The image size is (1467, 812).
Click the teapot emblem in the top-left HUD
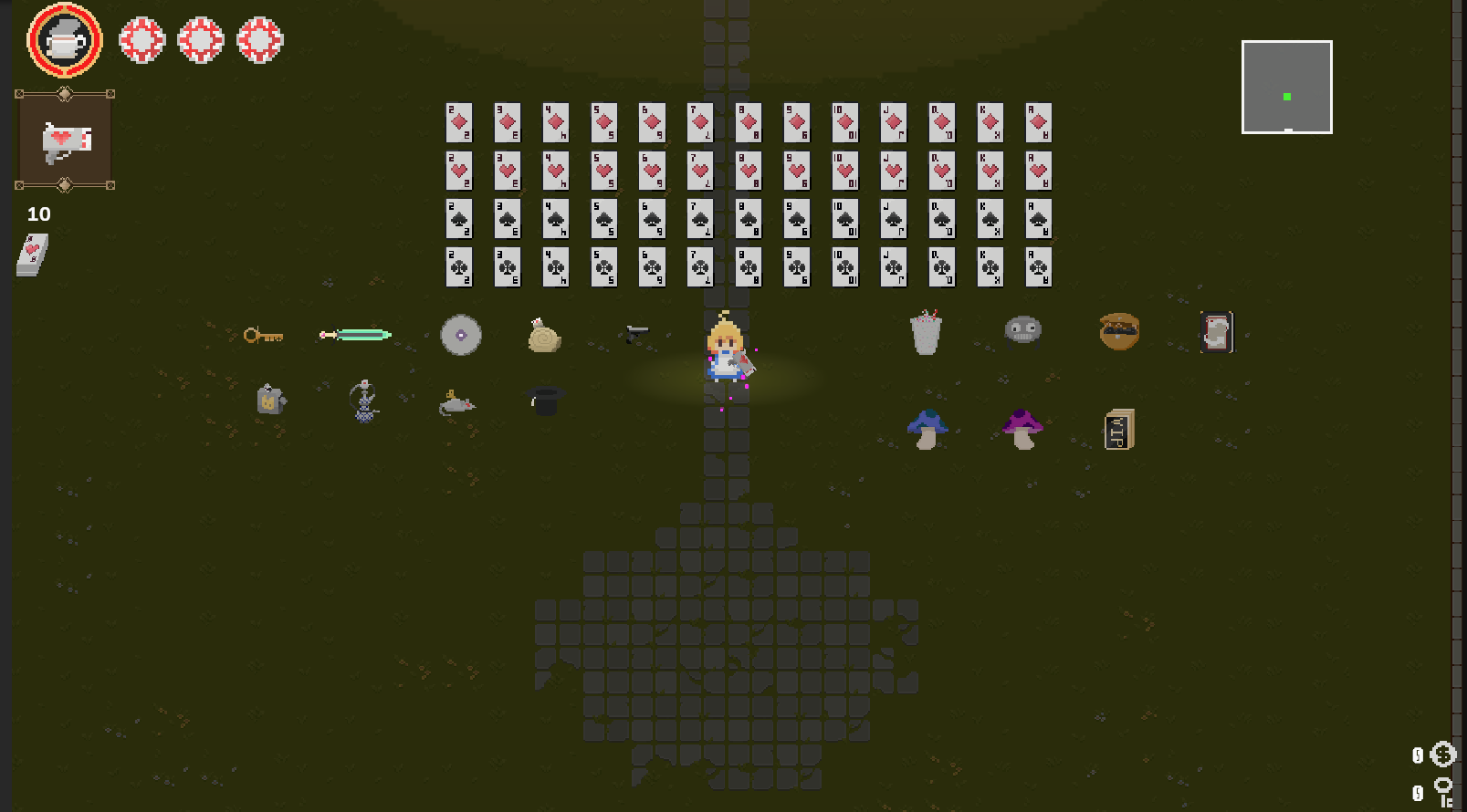(x=64, y=39)
